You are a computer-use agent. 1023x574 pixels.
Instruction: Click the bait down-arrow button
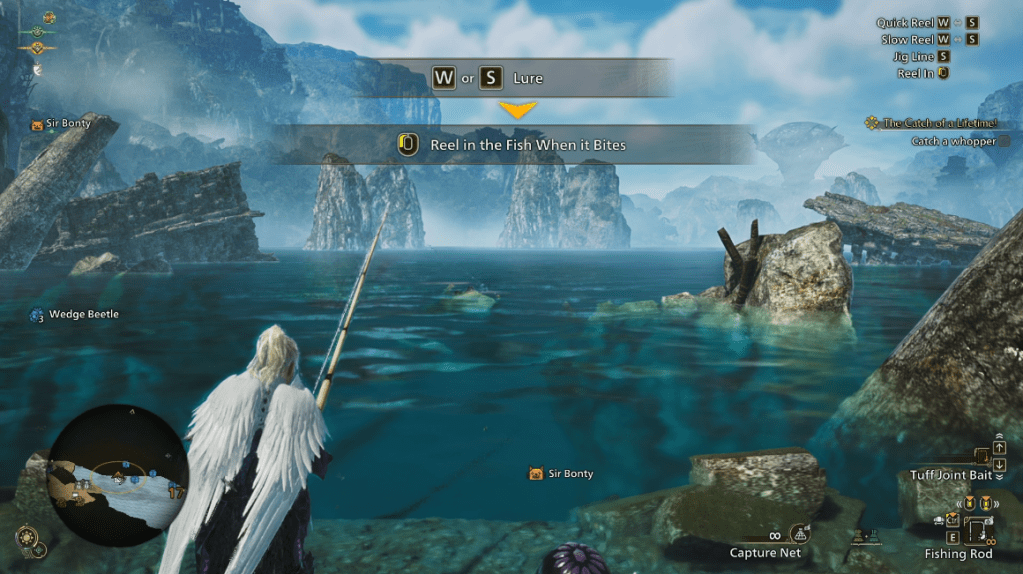pos(999,464)
